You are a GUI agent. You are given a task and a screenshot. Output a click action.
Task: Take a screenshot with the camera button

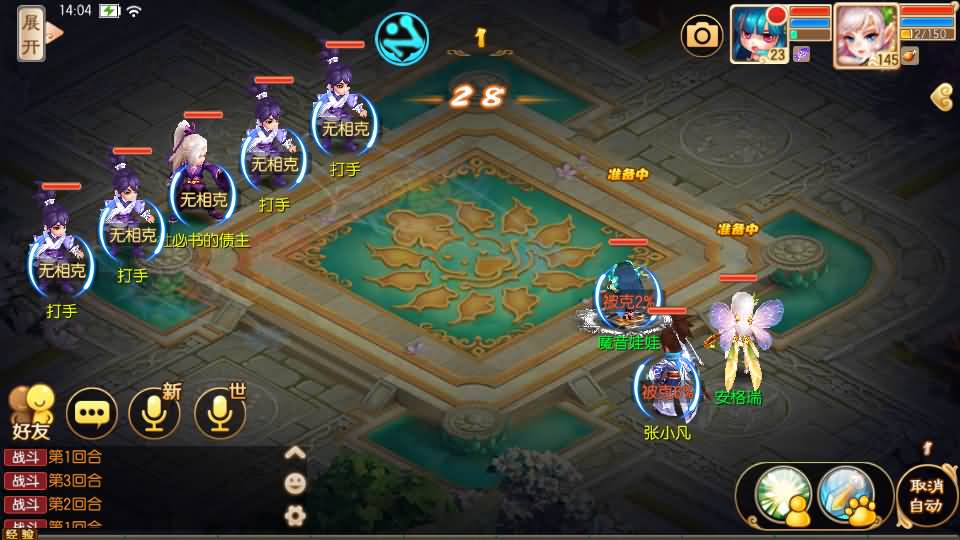pos(702,37)
